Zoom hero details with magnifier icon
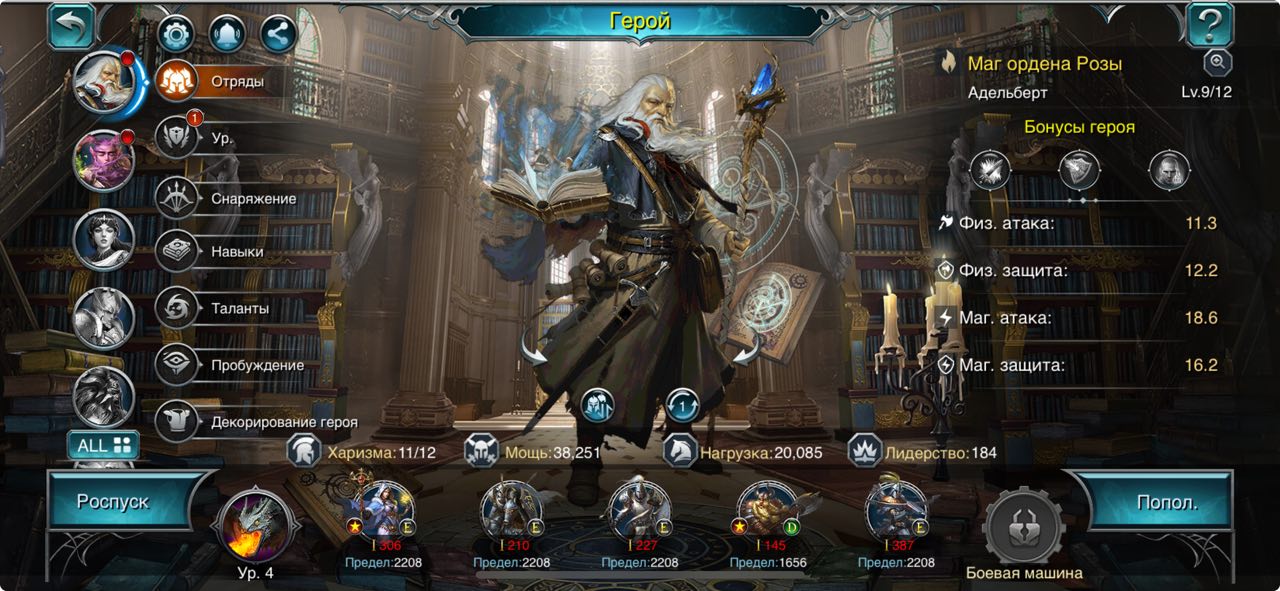Viewport: 1280px width, 591px height. 1216,63
